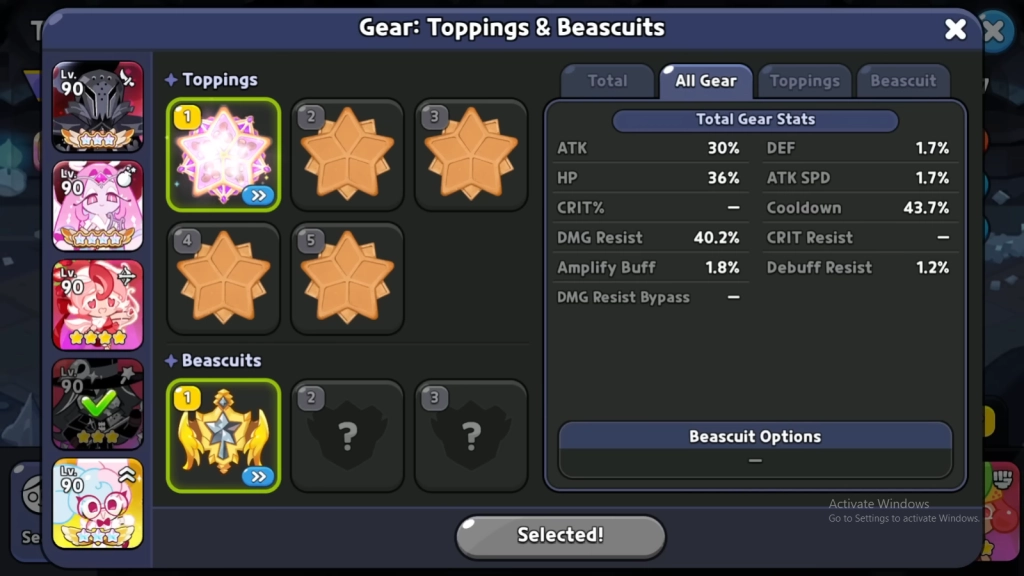Select topping preset slot 5
This screenshot has width=1024, height=576.
click(347, 278)
